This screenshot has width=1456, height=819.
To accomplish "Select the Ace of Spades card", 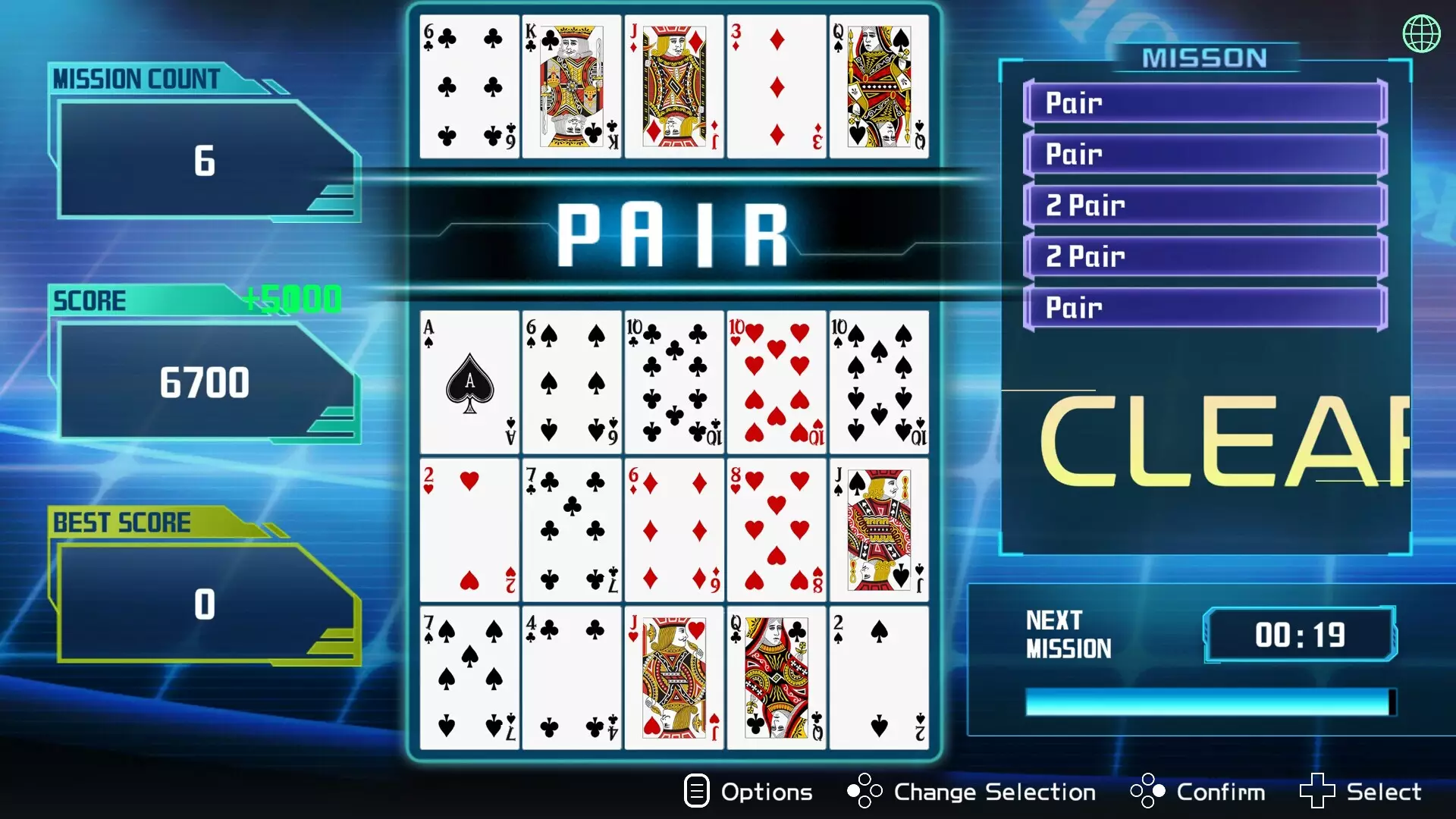I will pyautogui.click(x=469, y=379).
